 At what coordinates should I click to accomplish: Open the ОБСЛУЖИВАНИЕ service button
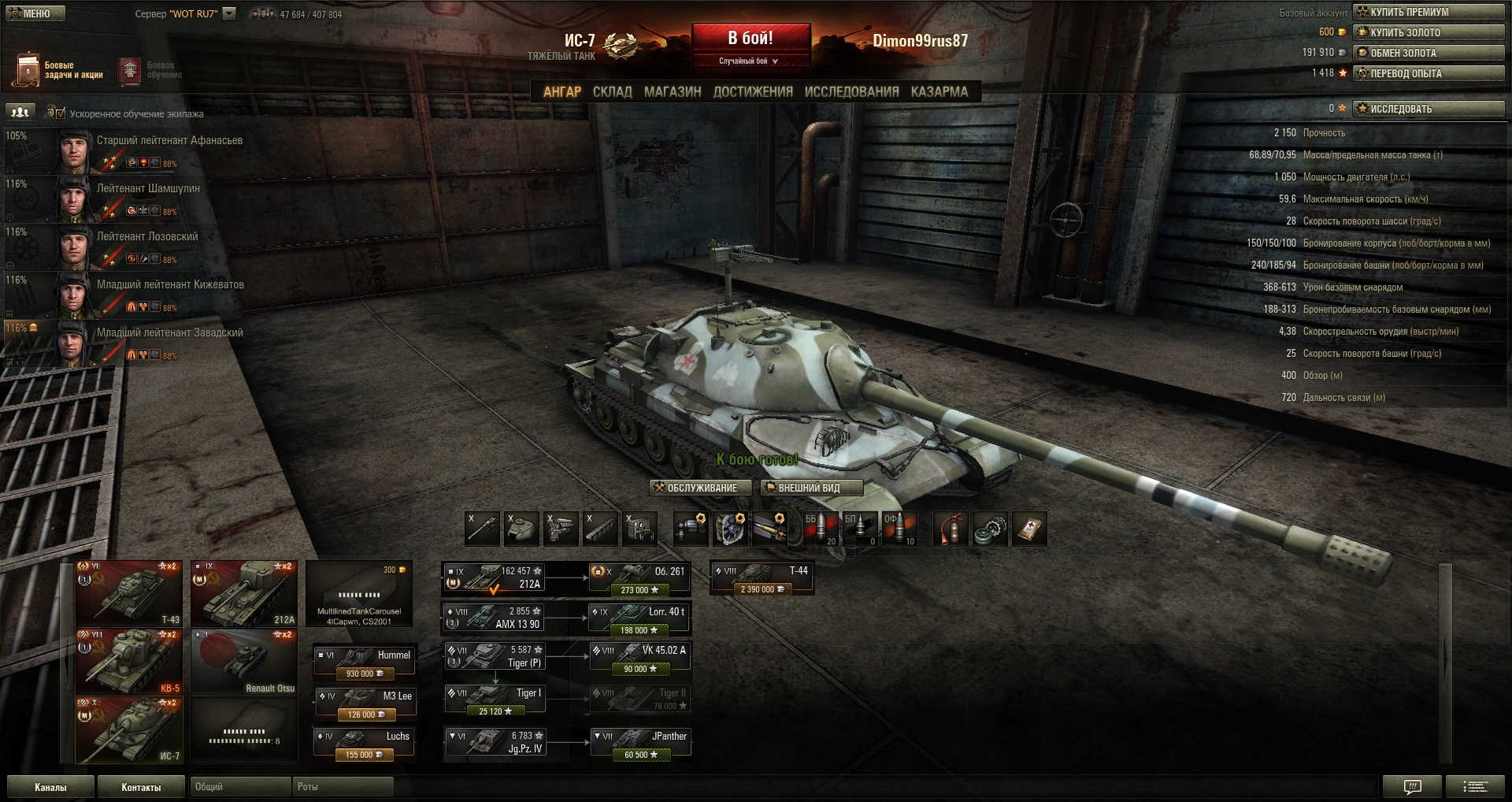tap(695, 488)
